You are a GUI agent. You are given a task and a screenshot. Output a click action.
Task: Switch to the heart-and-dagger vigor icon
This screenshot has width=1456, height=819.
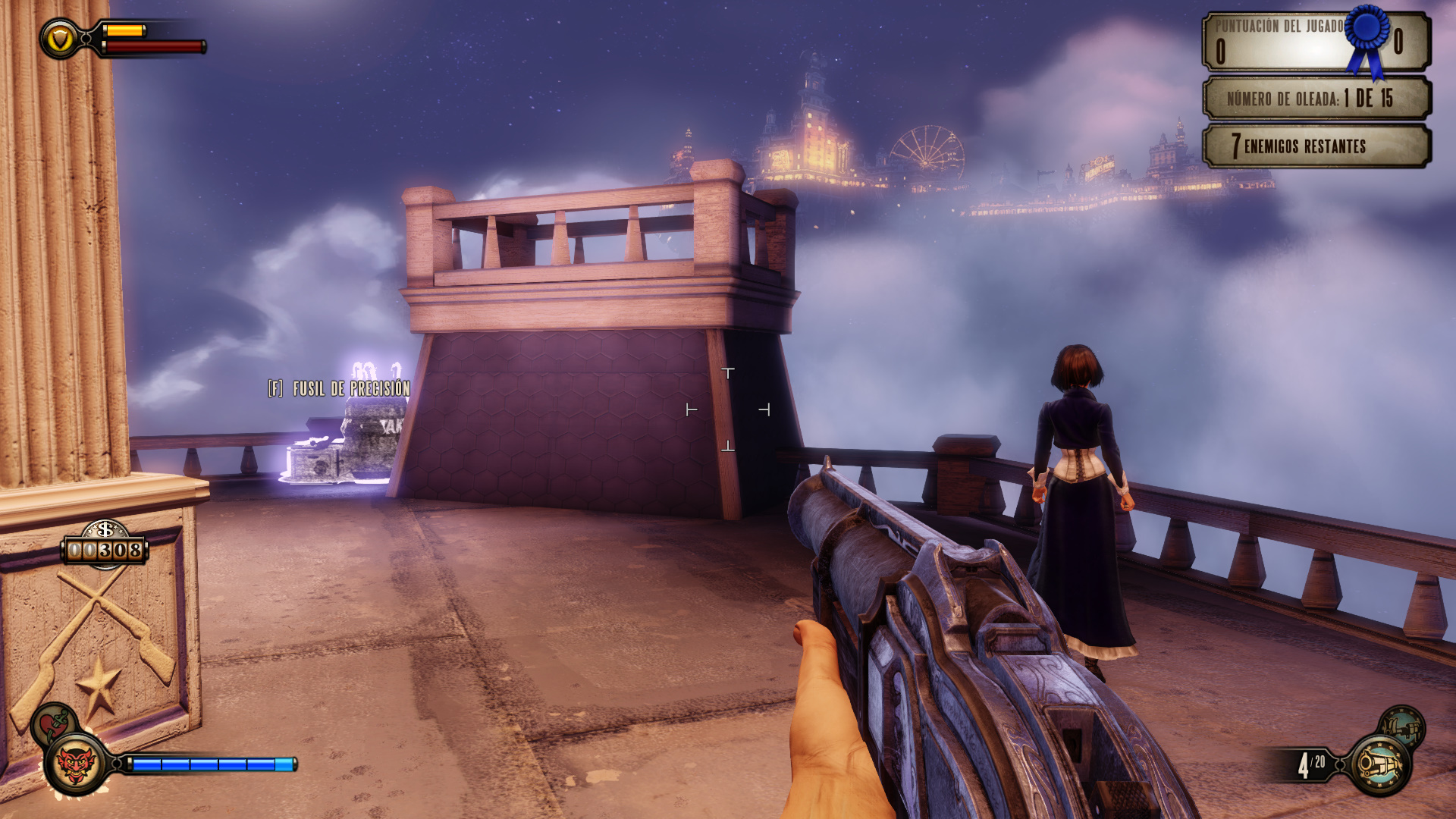coord(53,722)
